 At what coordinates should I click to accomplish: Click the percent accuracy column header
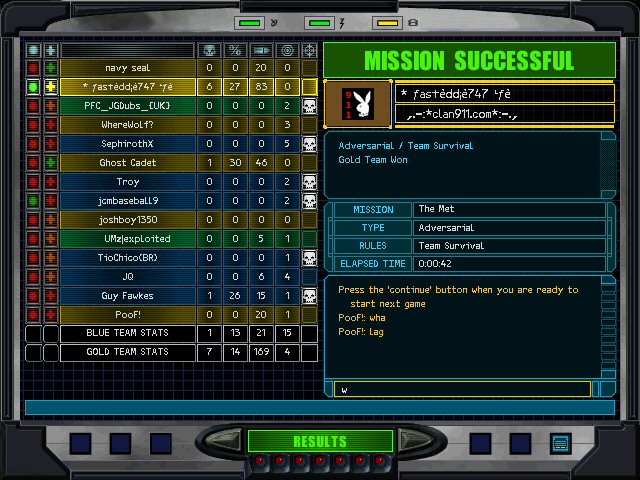pyautogui.click(x=235, y=50)
